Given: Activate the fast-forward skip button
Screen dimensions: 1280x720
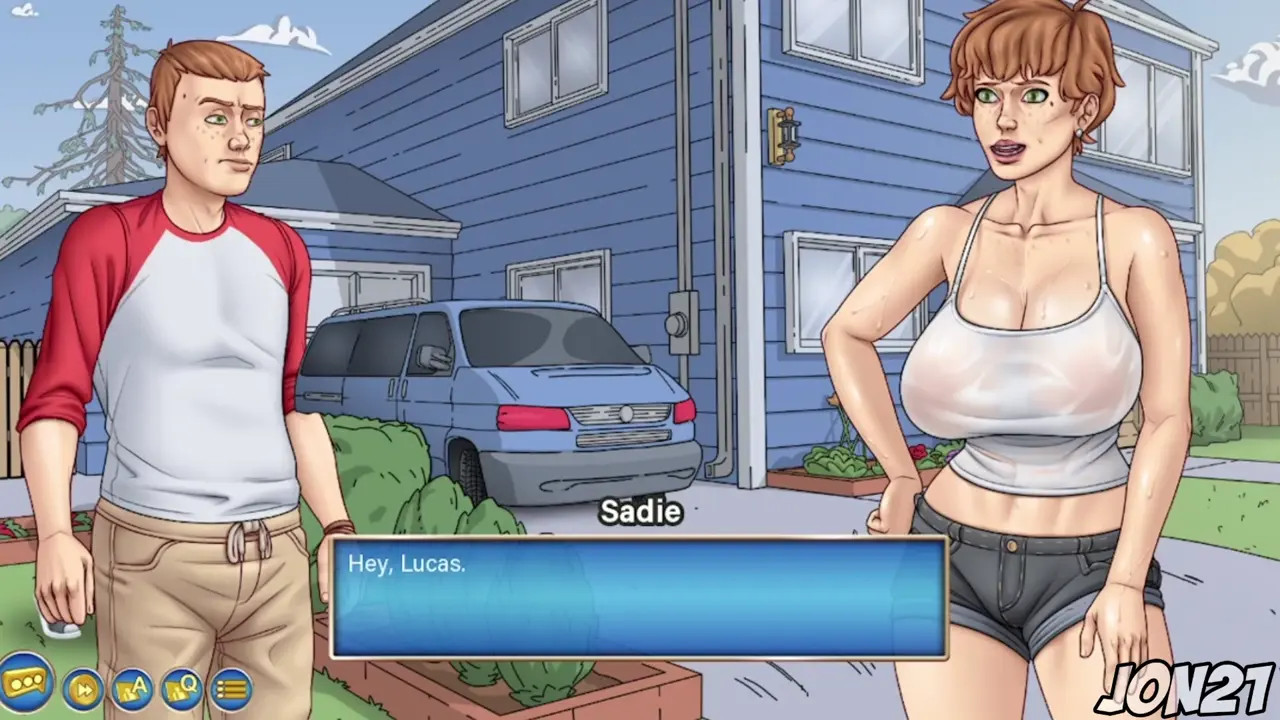Looking at the screenshot, I should pyautogui.click(x=83, y=689).
